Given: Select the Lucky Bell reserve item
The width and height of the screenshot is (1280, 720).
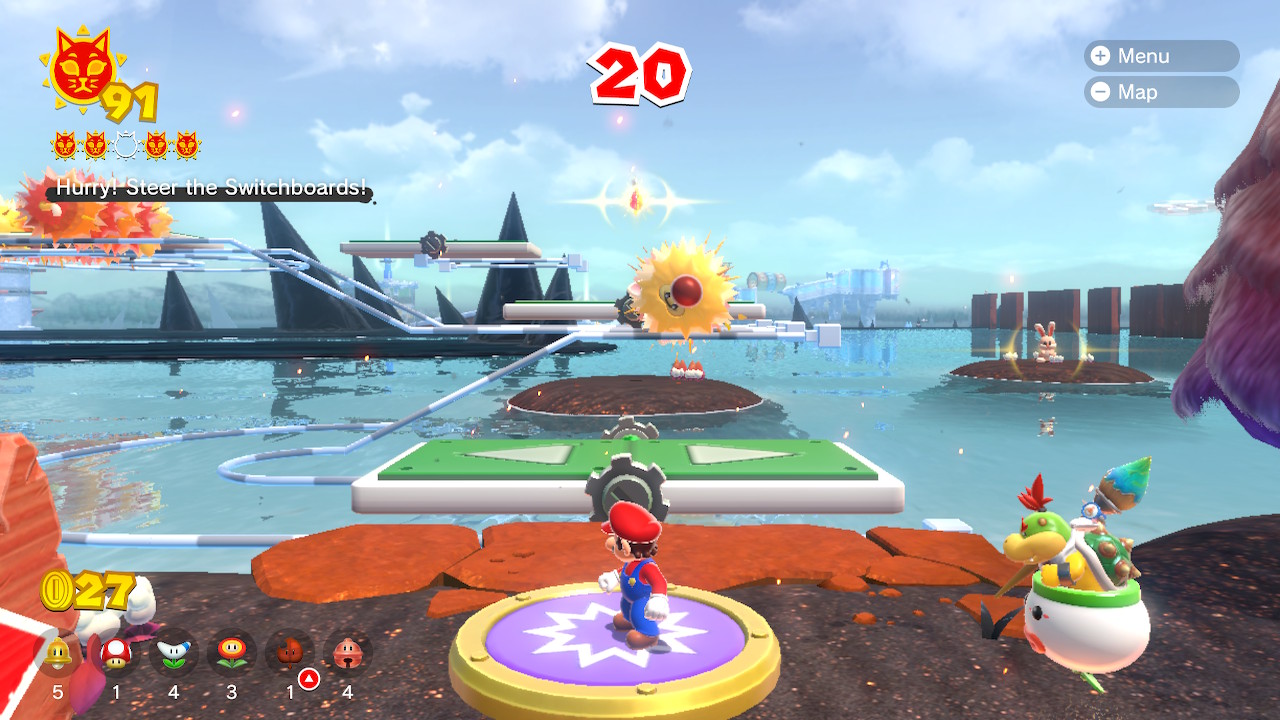Looking at the screenshot, I should (x=347, y=654).
